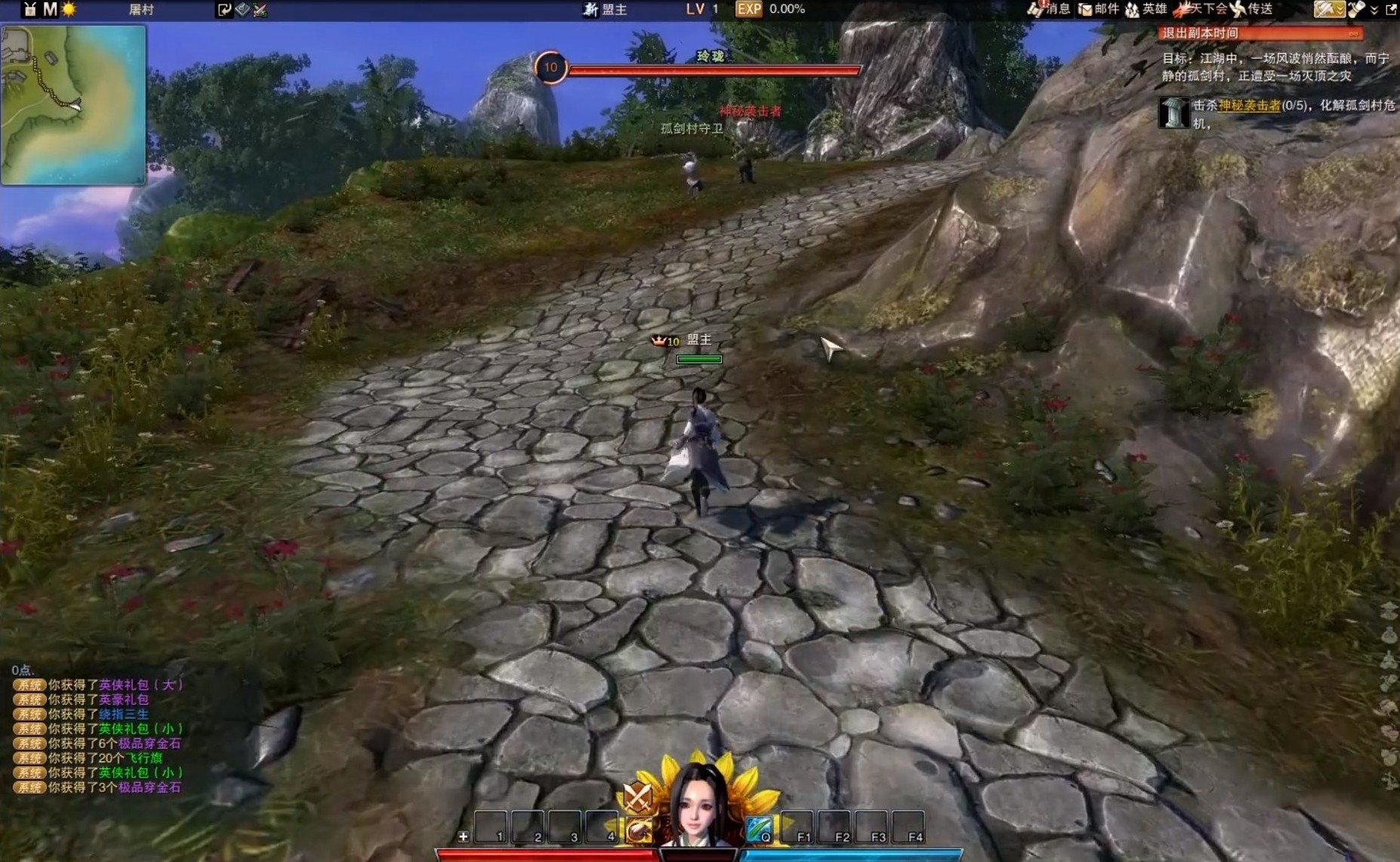1400x862 pixels.
Task: Open the 英雄 hero menu
Action: (1146, 9)
